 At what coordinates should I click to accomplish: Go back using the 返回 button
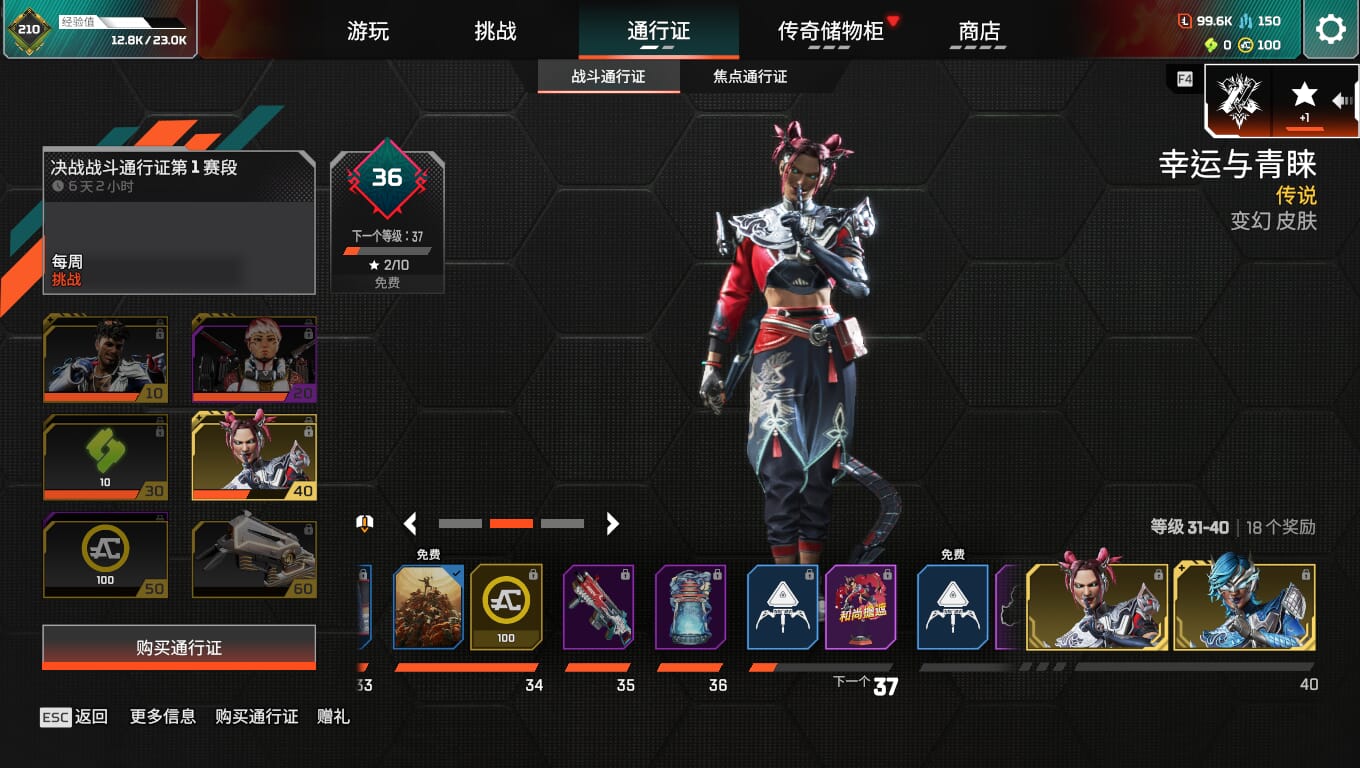[75, 716]
